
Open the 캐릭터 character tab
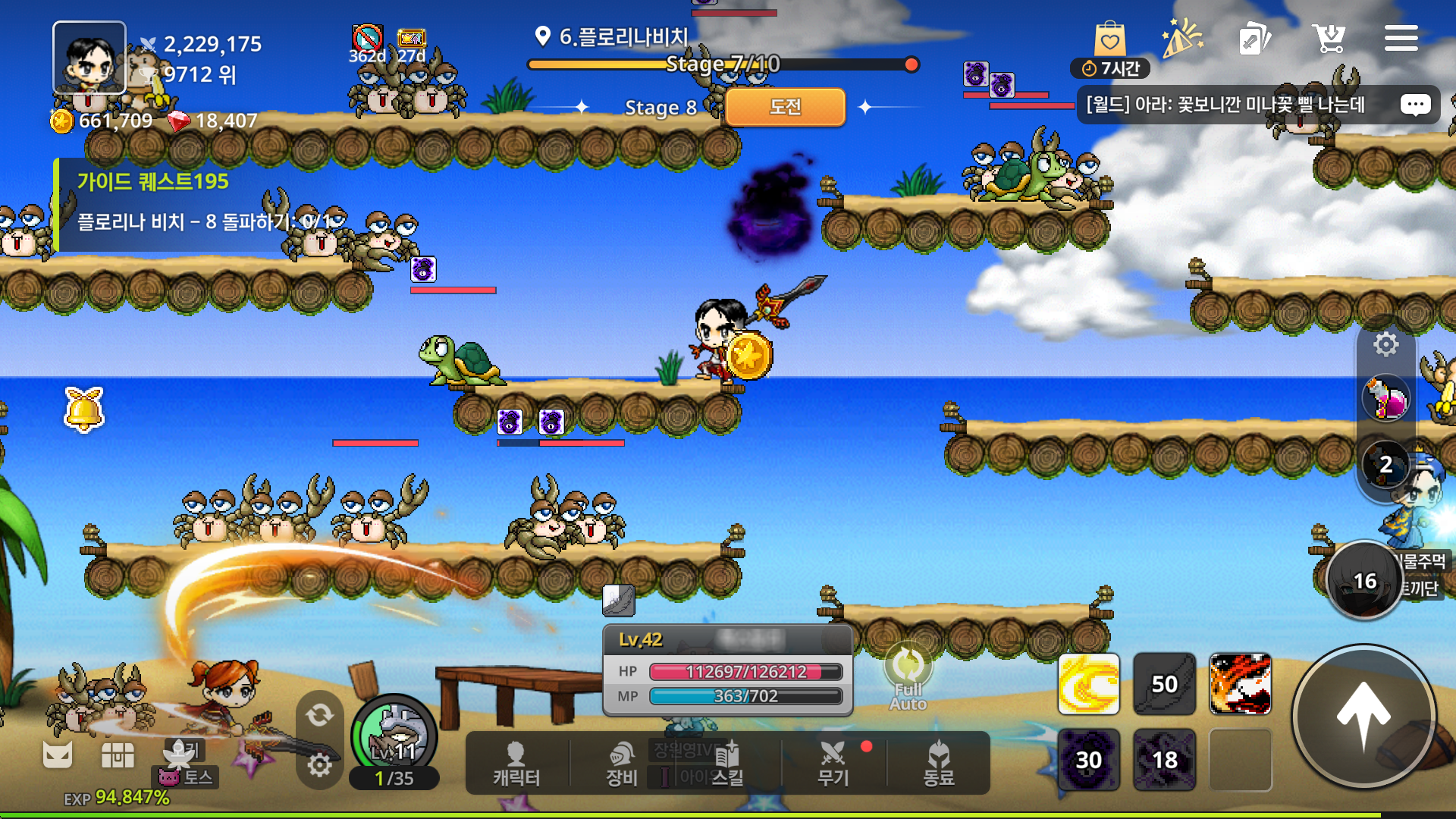(516, 764)
